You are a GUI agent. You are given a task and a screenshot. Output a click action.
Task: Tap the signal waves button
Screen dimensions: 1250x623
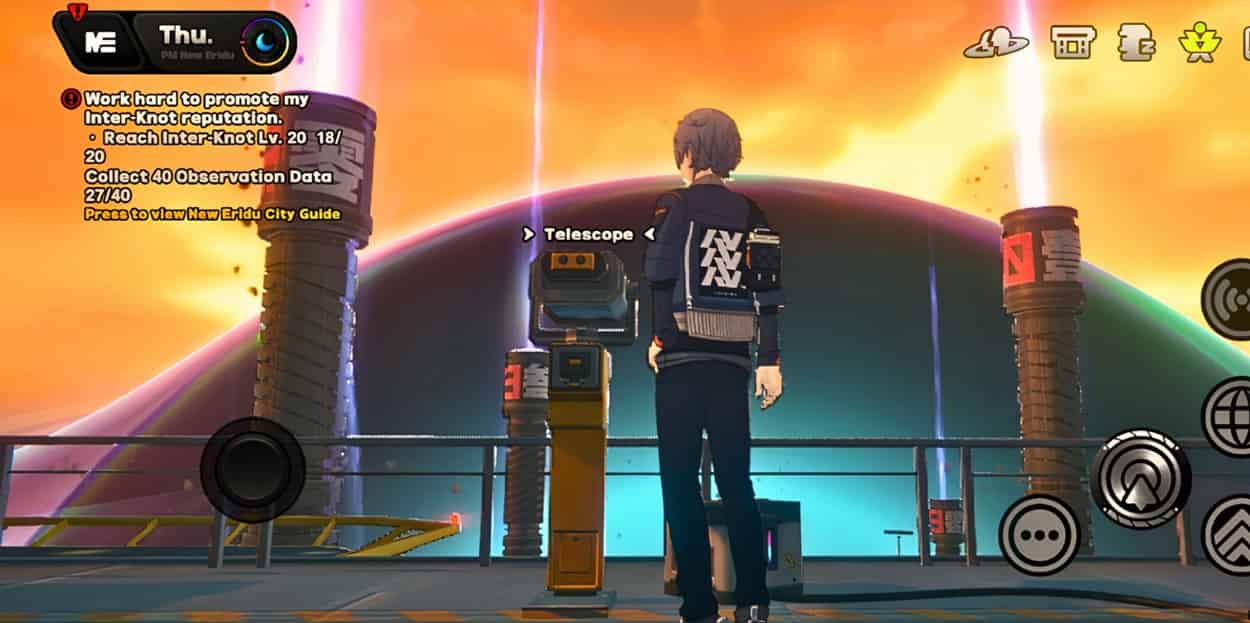1228,300
